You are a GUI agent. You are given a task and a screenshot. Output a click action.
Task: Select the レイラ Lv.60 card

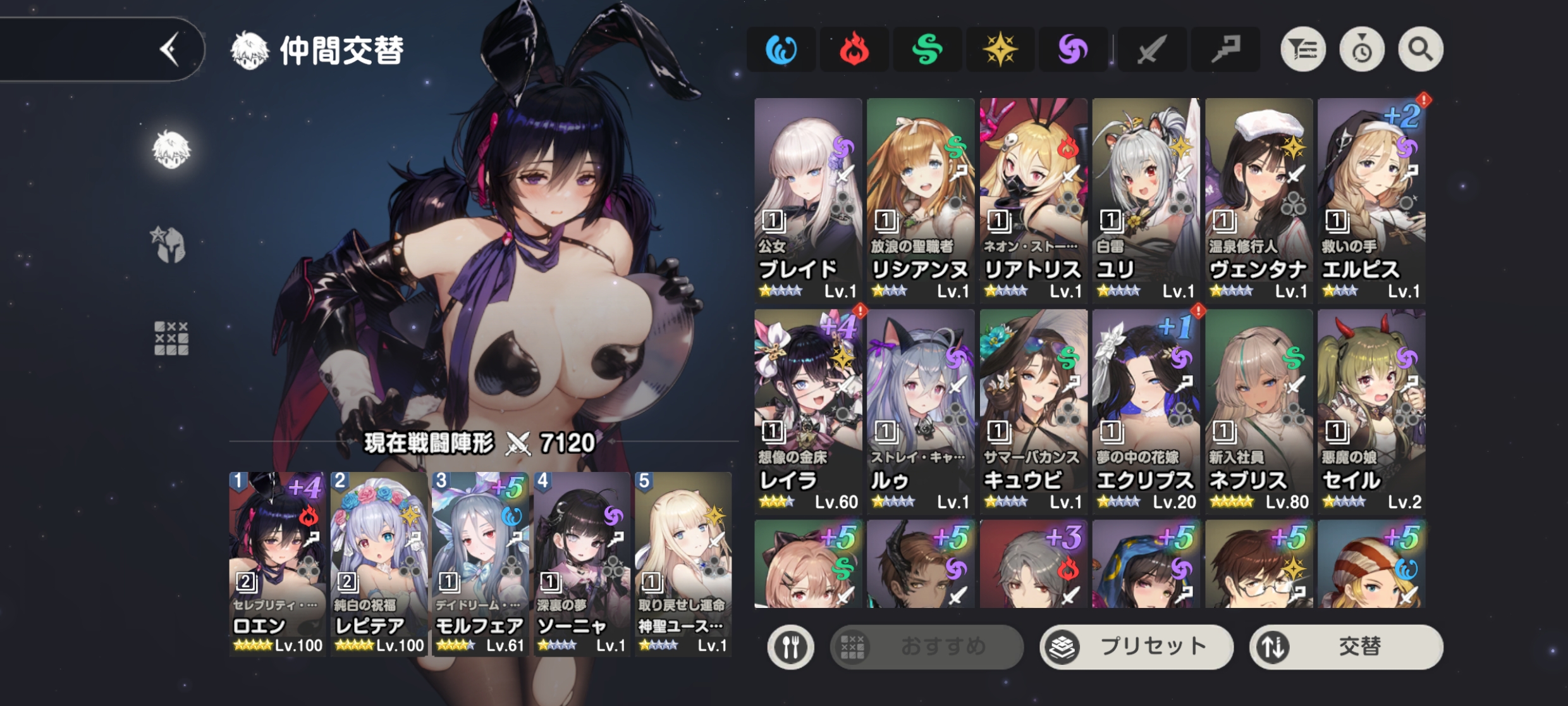[x=808, y=410]
